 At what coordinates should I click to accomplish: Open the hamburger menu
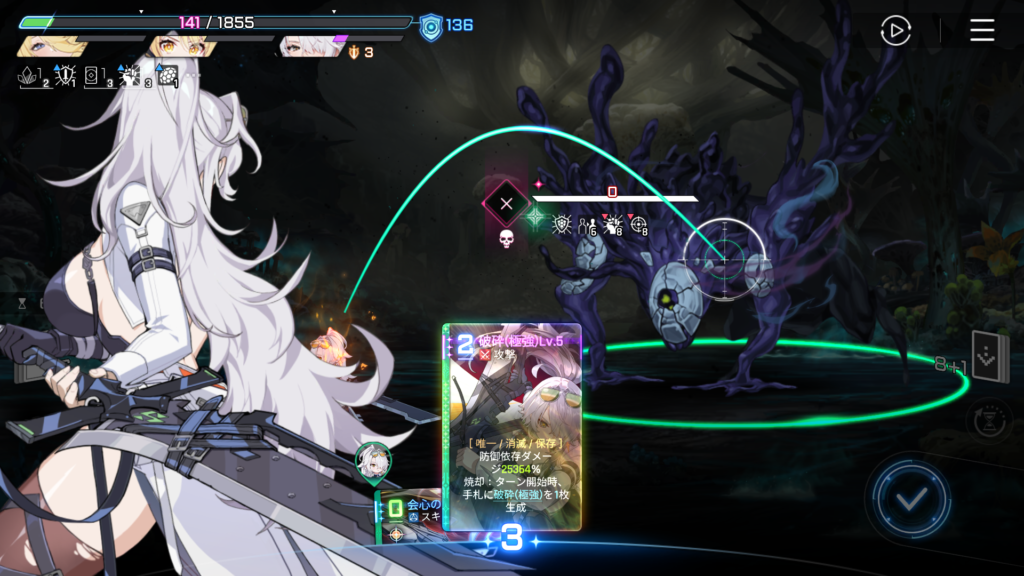pos(982,31)
